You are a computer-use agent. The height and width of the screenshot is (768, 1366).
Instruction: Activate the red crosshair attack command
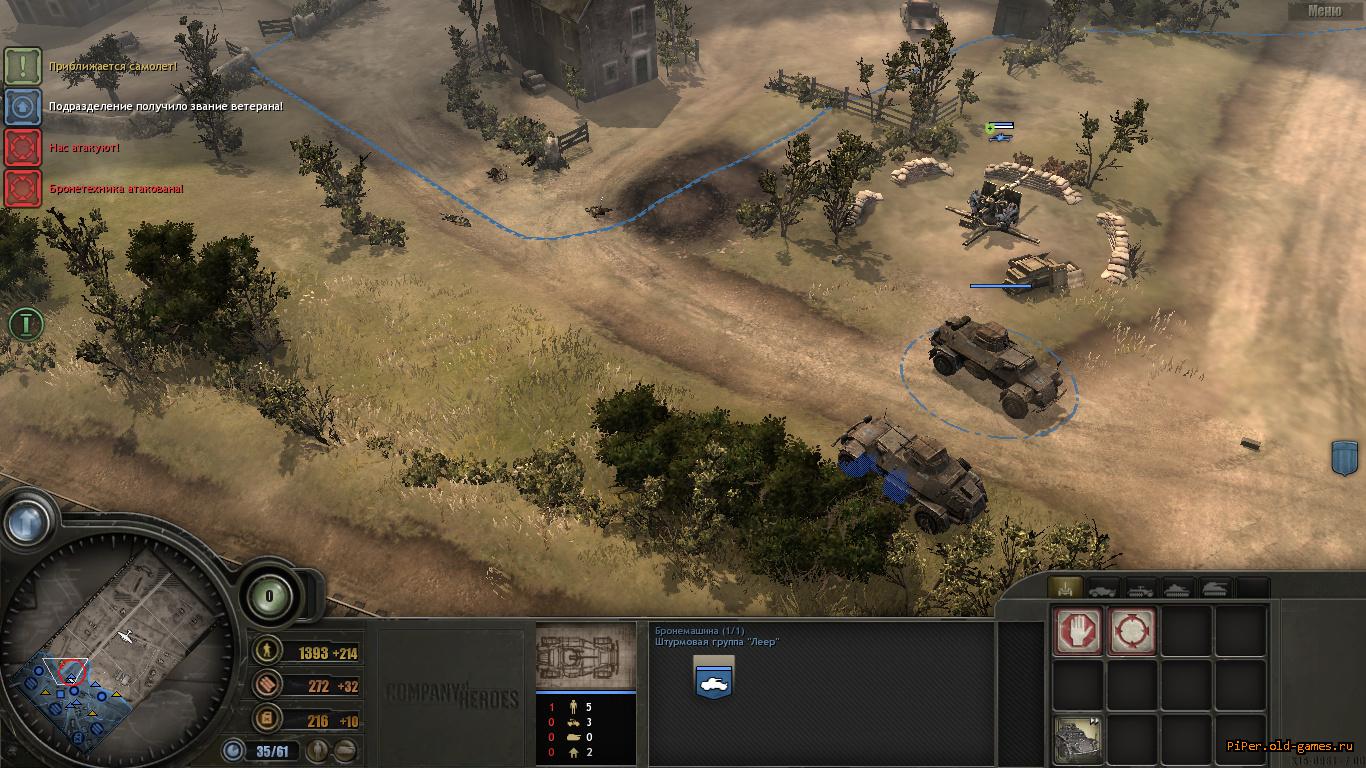(1132, 631)
